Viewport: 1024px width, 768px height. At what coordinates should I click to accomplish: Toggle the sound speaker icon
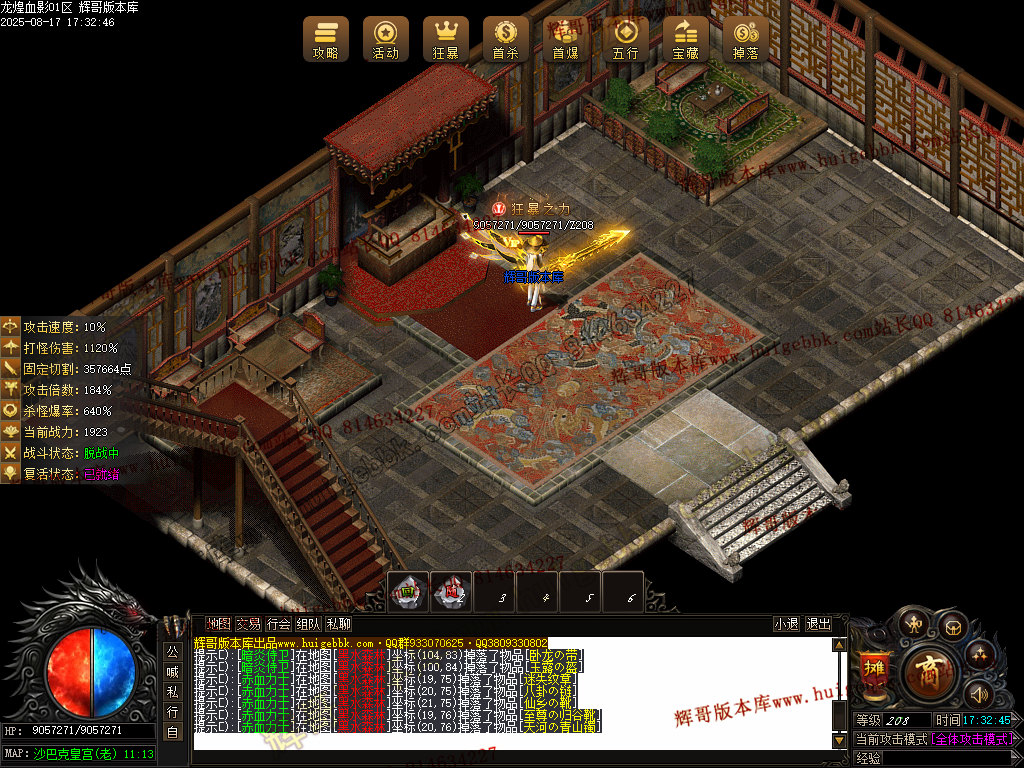[977, 693]
